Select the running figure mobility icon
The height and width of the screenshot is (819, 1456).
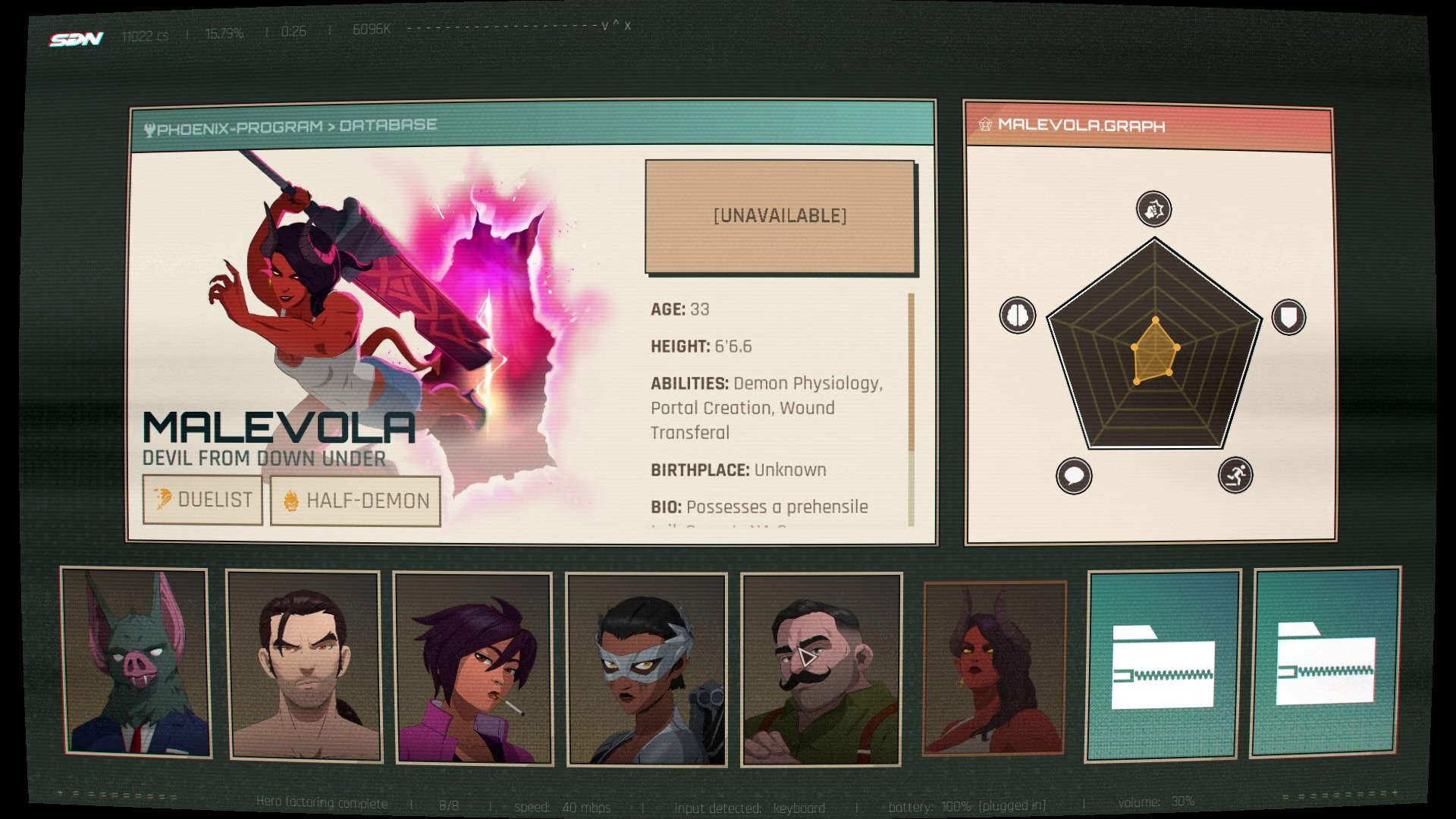pyautogui.click(x=1235, y=475)
